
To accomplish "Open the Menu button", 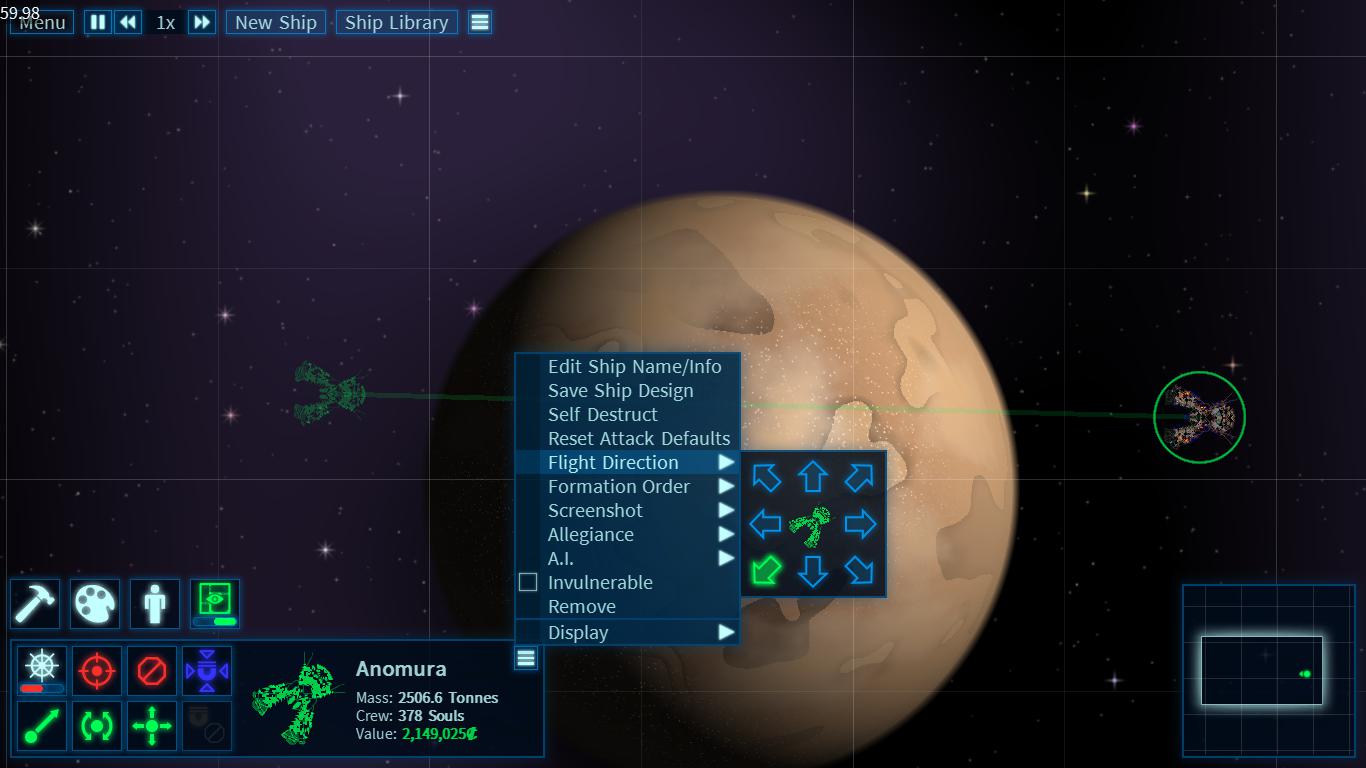I will tap(42, 23).
